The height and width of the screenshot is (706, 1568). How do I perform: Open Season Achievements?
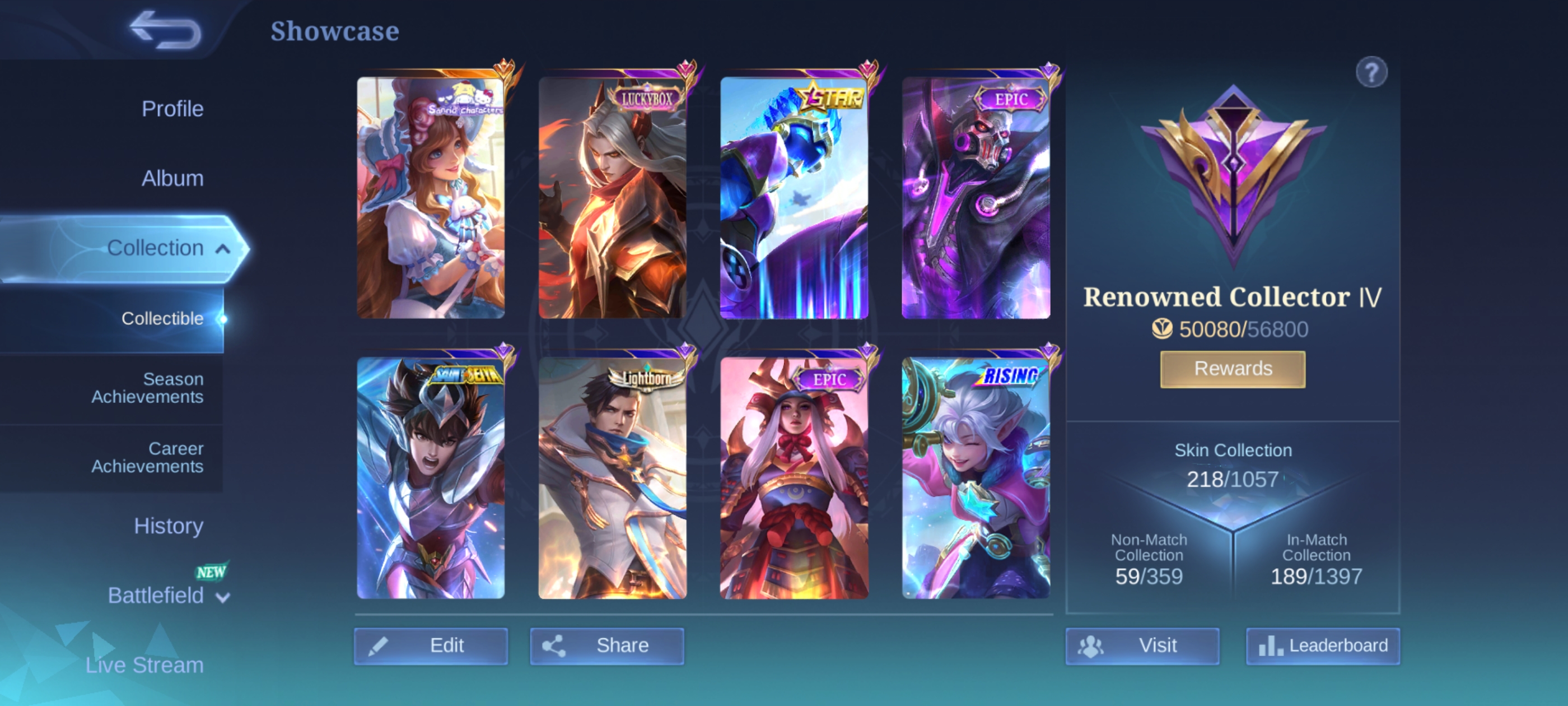tap(147, 387)
